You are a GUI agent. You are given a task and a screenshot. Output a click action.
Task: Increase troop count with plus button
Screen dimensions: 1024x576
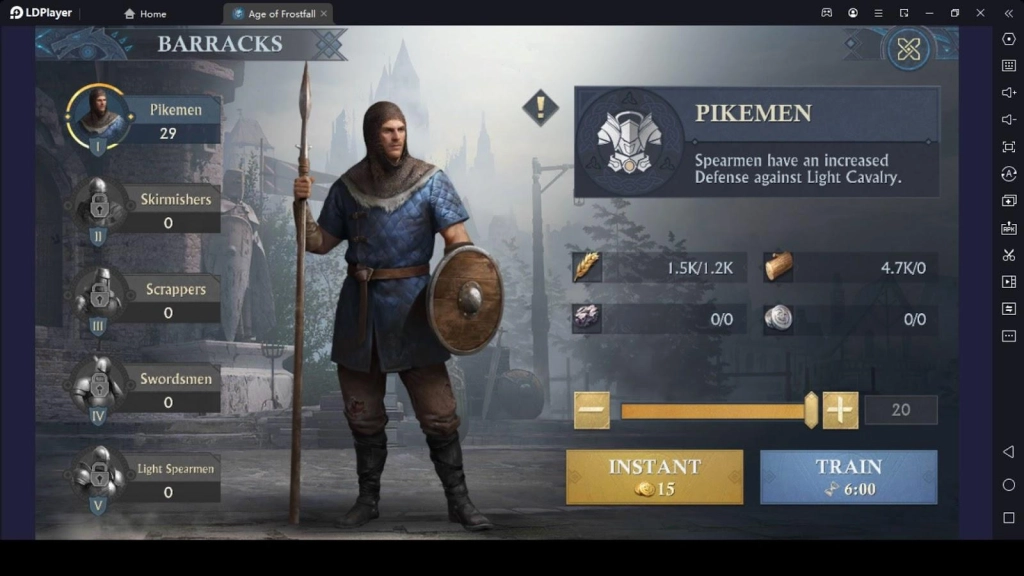click(x=840, y=410)
